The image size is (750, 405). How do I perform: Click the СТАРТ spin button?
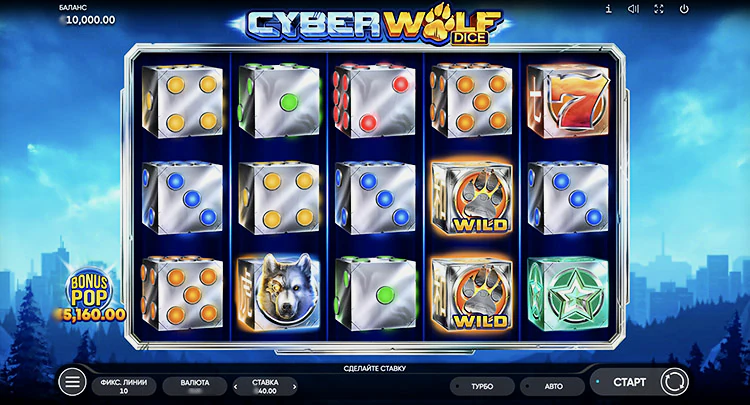click(628, 381)
